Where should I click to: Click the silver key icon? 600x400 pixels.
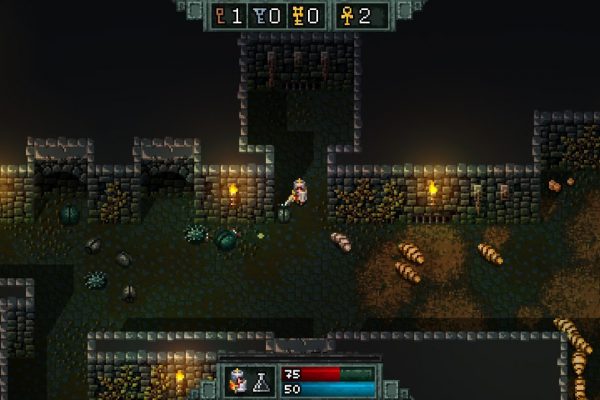tap(261, 15)
